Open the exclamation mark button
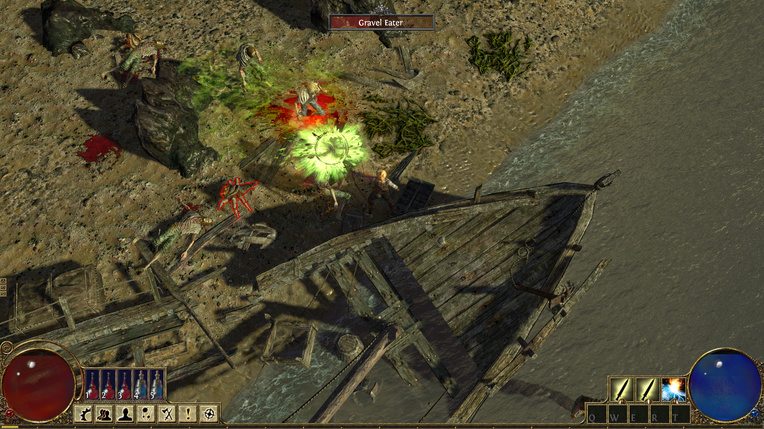This screenshot has width=764, height=429. click(189, 413)
